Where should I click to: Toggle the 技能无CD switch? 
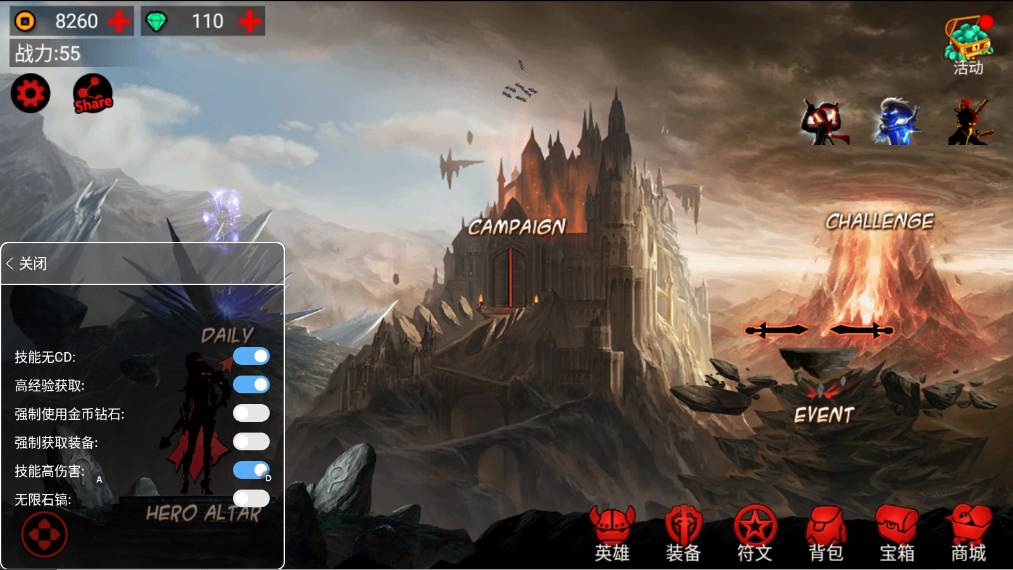coord(251,356)
